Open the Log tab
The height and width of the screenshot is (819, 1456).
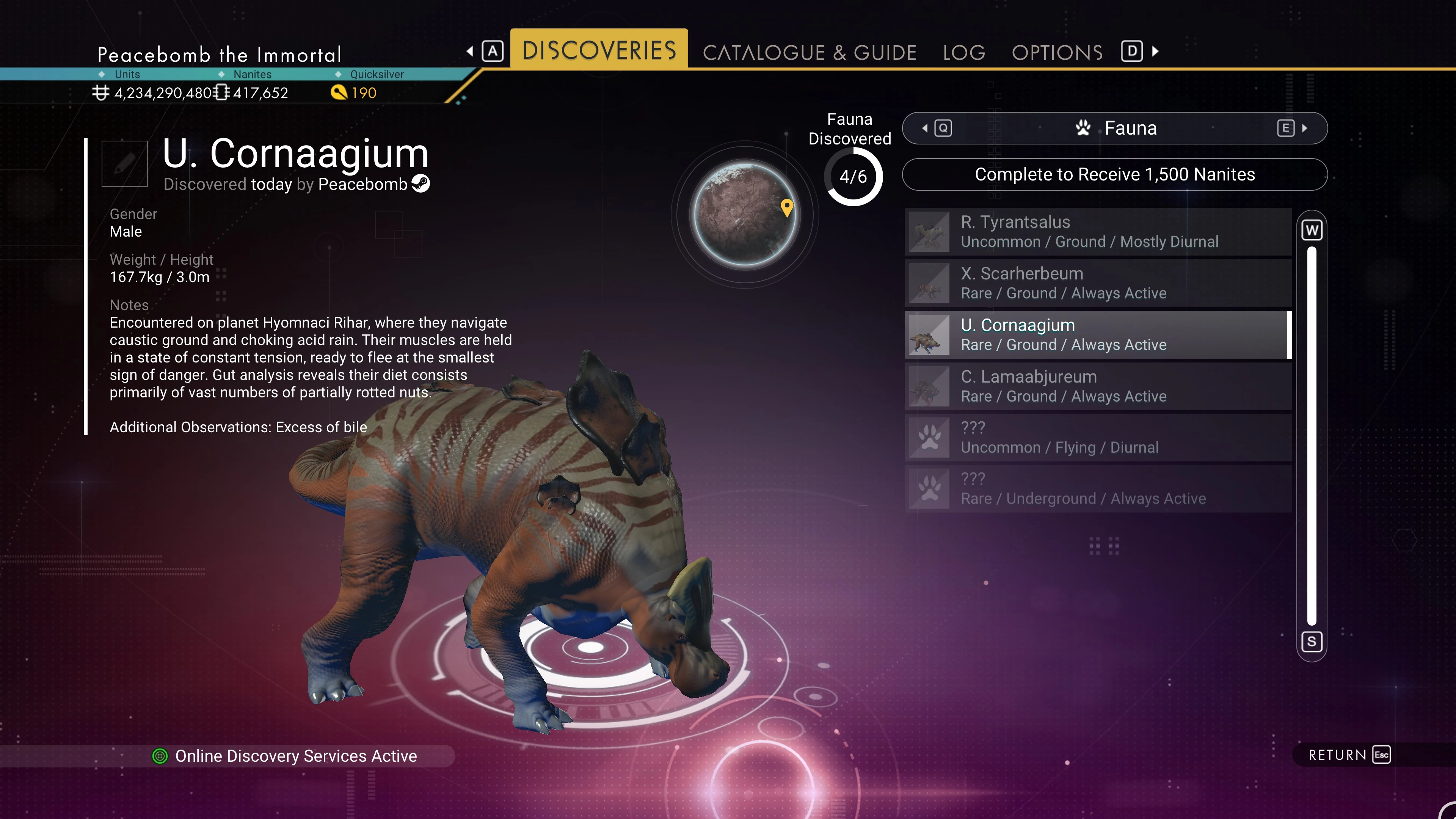[x=964, y=53]
